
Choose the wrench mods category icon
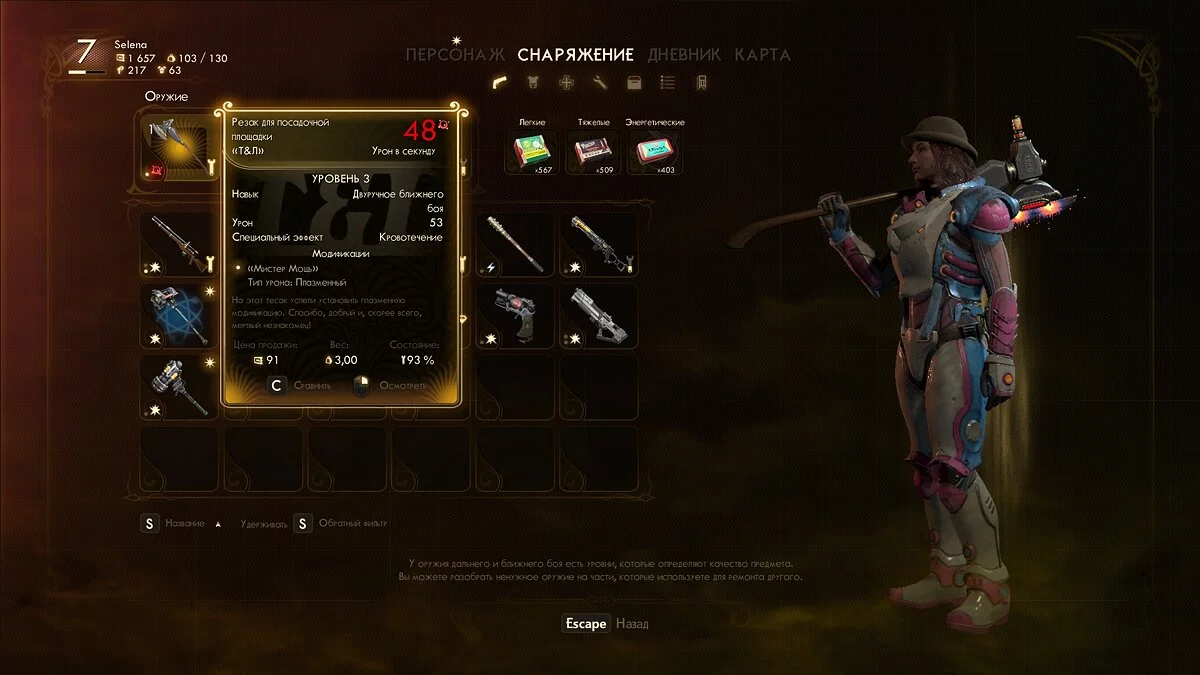[x=600, y=83]
